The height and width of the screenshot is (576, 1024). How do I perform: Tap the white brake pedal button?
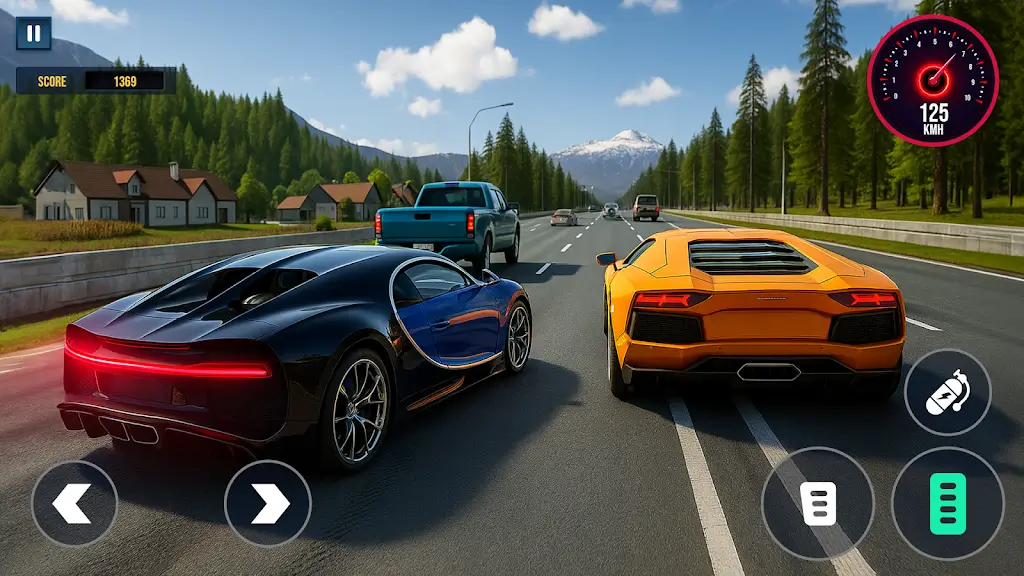coord(817,503)
